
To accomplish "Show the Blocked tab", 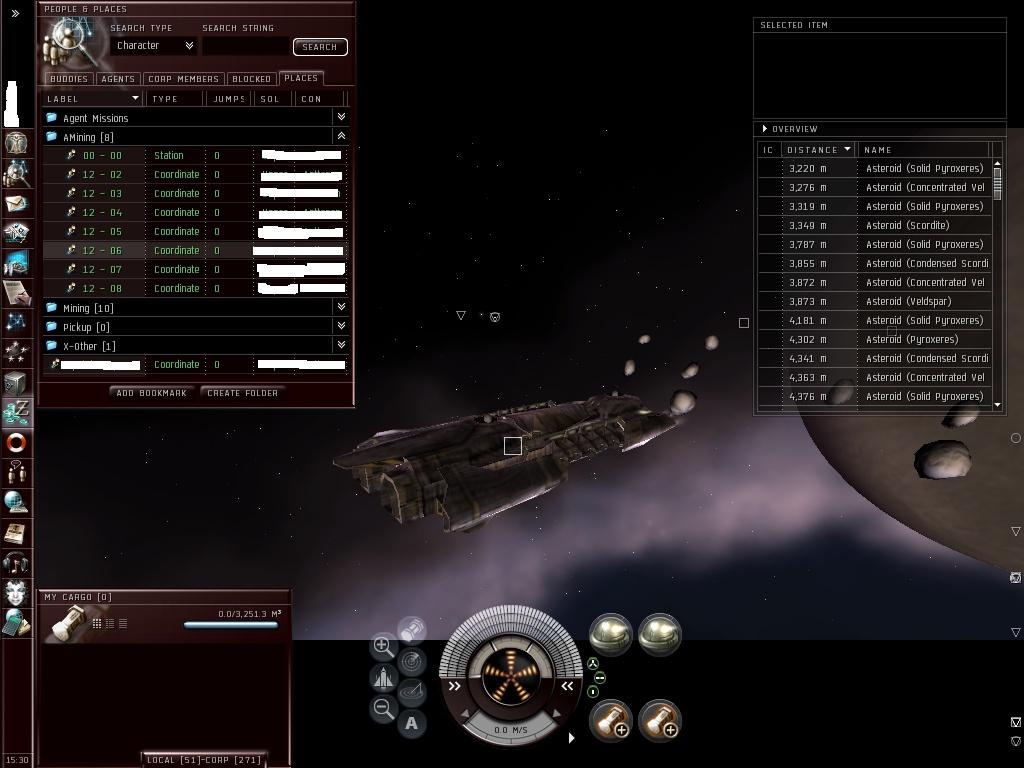I will coord(251,78).
